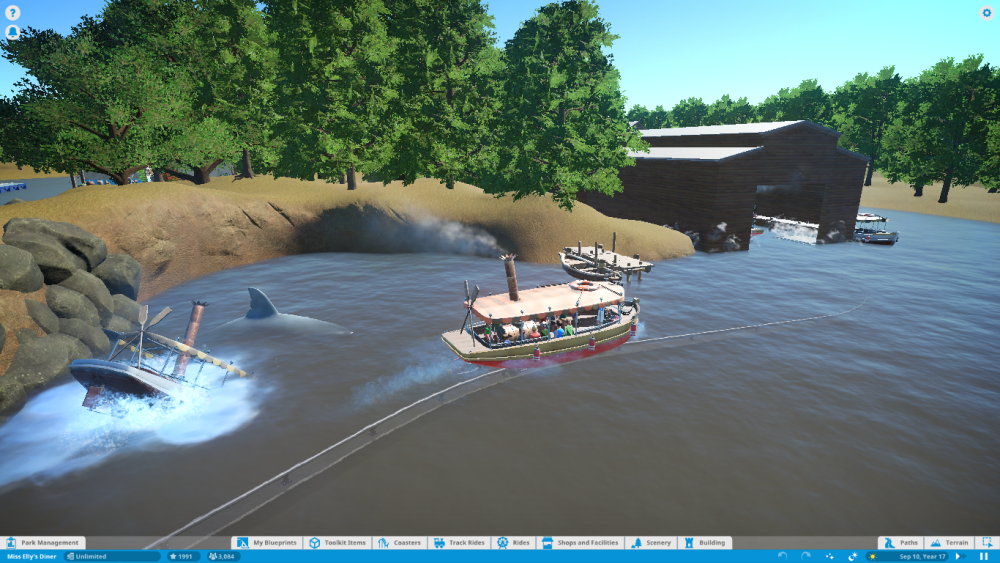
Task: Open the Park Management menu
Action: click(x=44, y=543)
